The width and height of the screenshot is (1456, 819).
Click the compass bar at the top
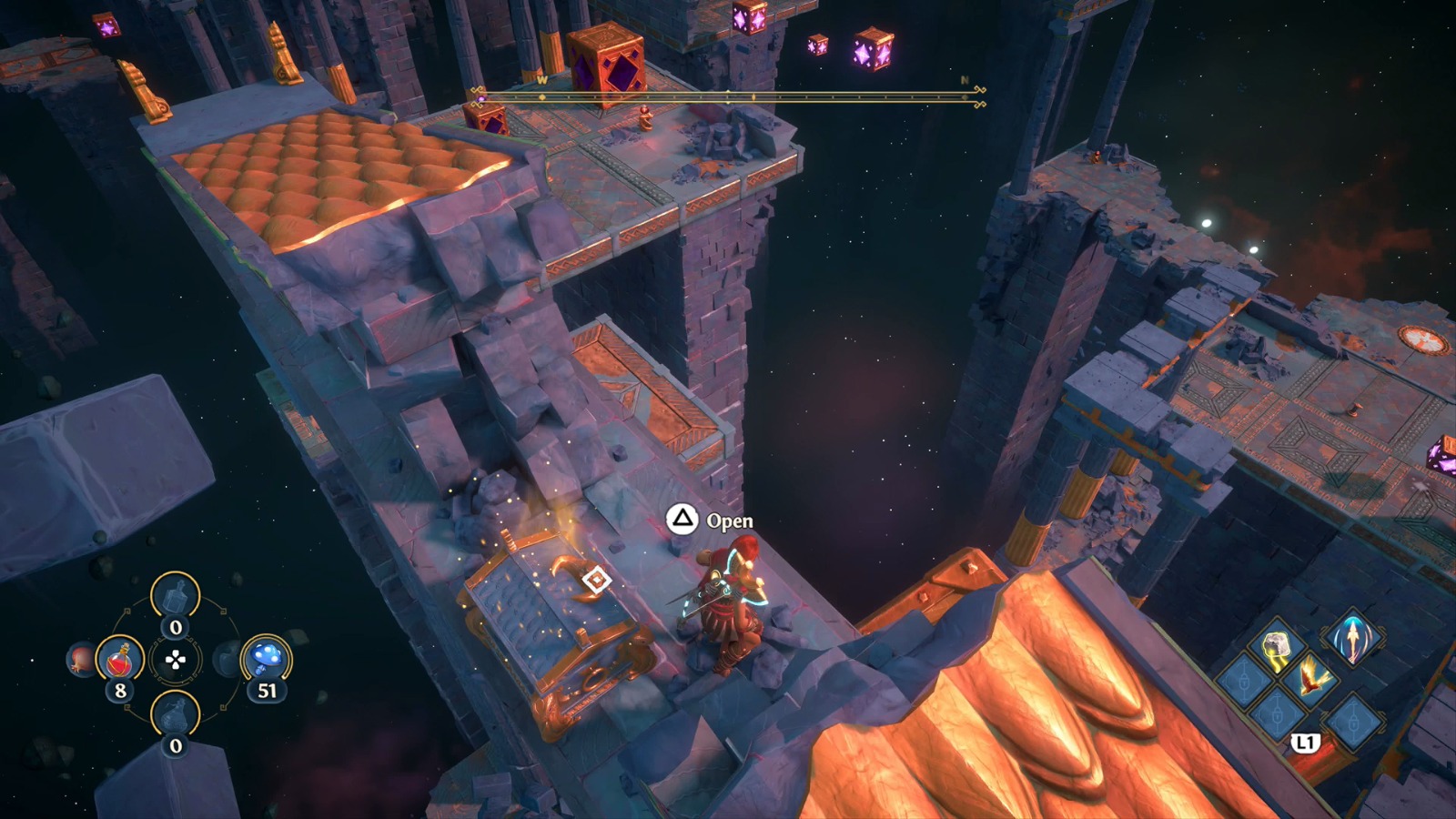728,96
